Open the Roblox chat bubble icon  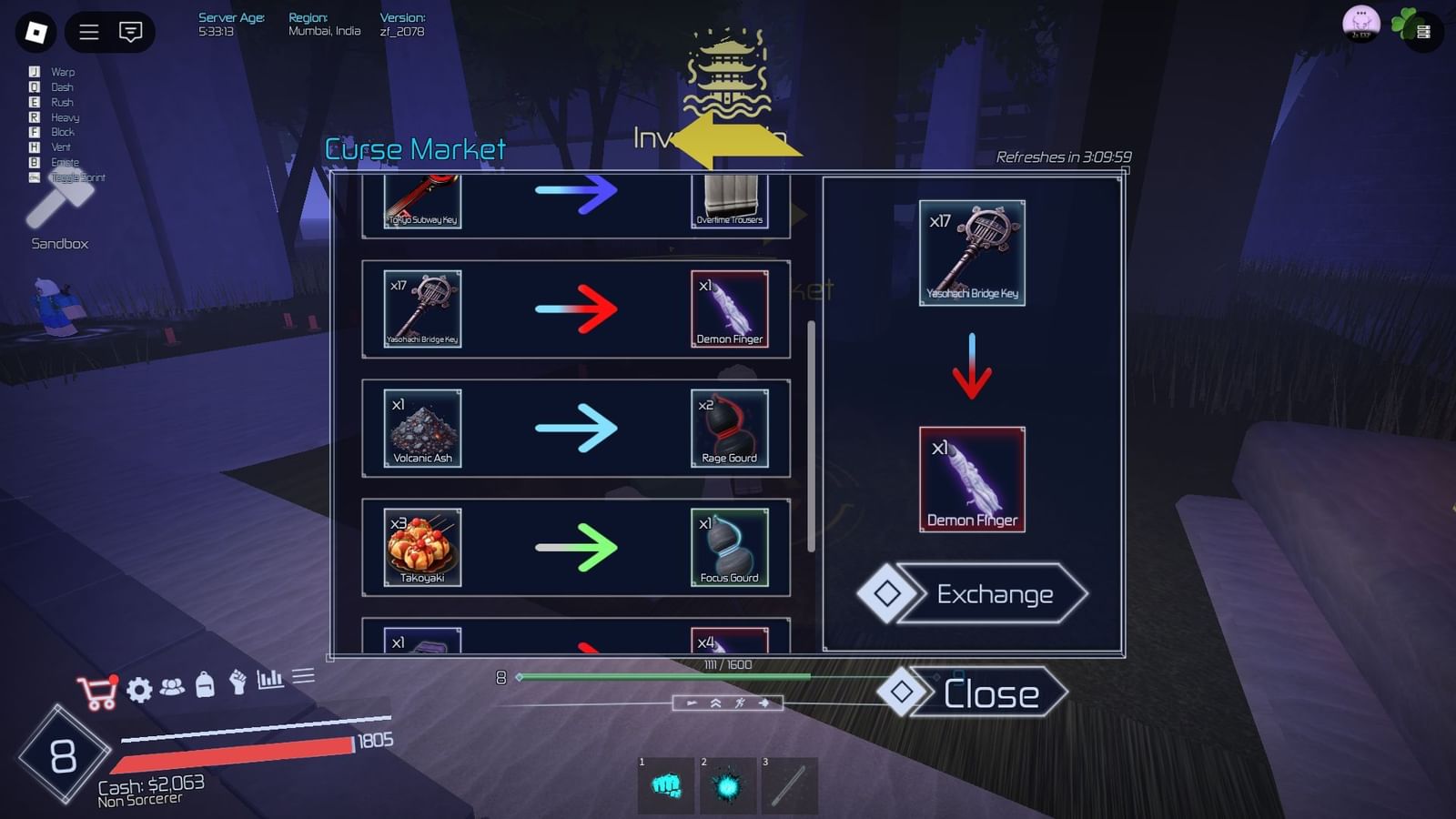click(130, 33)
